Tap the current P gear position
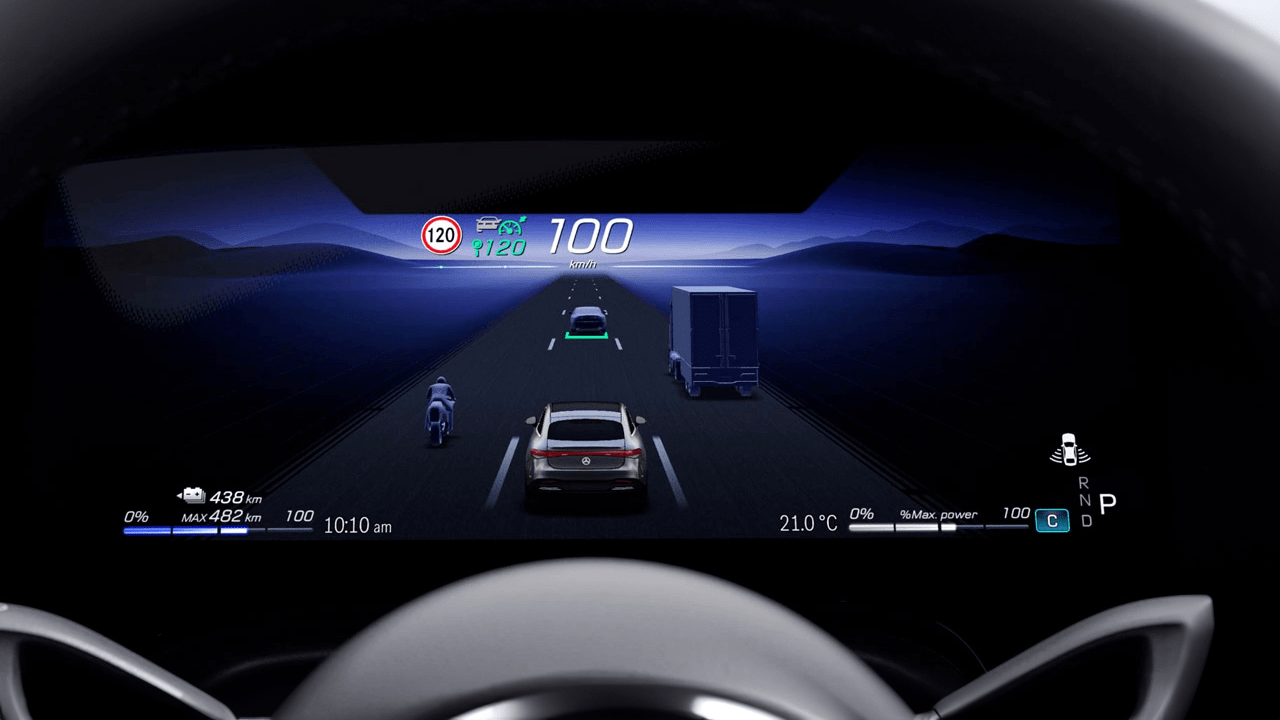 click(1107, 503)
